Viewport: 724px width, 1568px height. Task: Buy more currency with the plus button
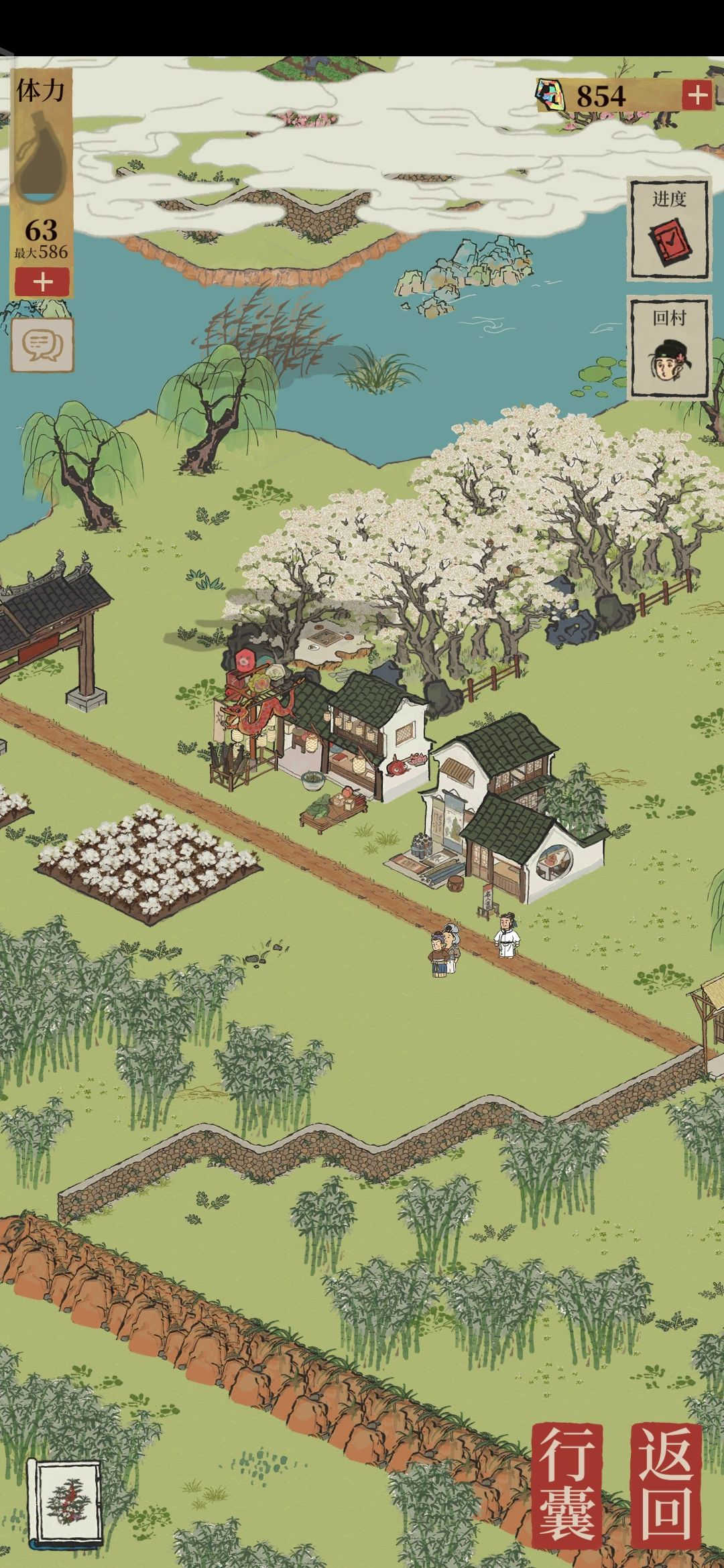tap(697, 96)
